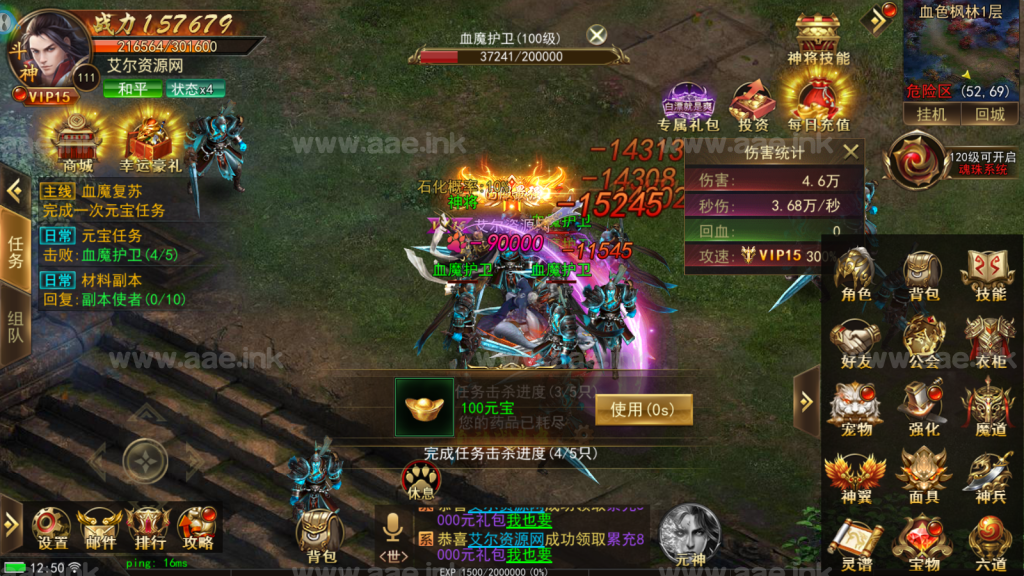Open the 好友 friends menu
This screenshot has height=576, width=1024.
[856, 343]
